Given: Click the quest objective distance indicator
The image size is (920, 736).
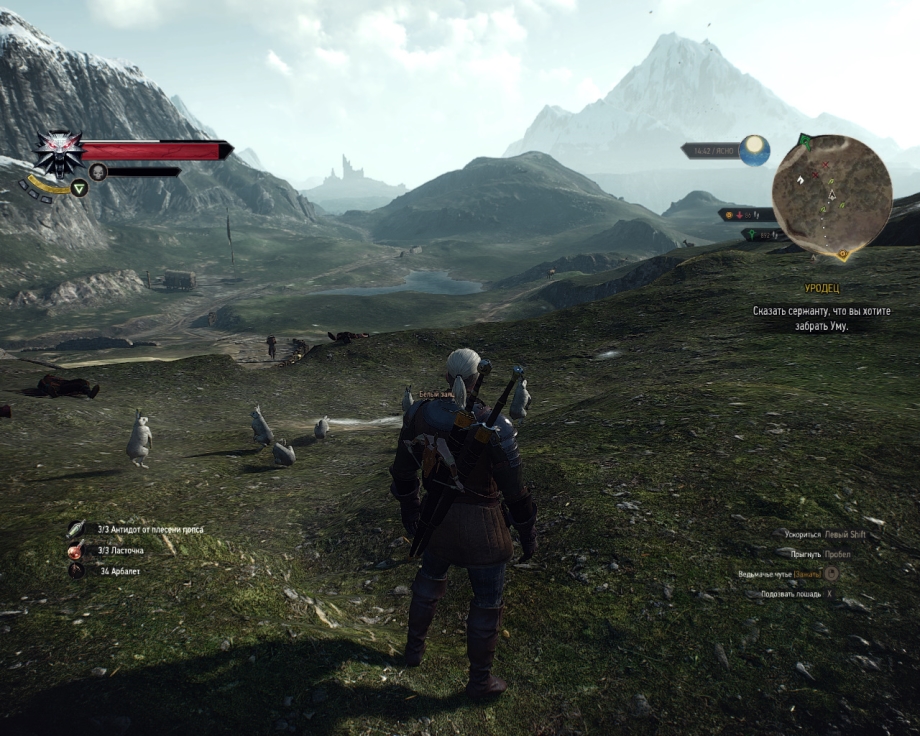Looking at the screenshot, I should click(x=746, y=215).
